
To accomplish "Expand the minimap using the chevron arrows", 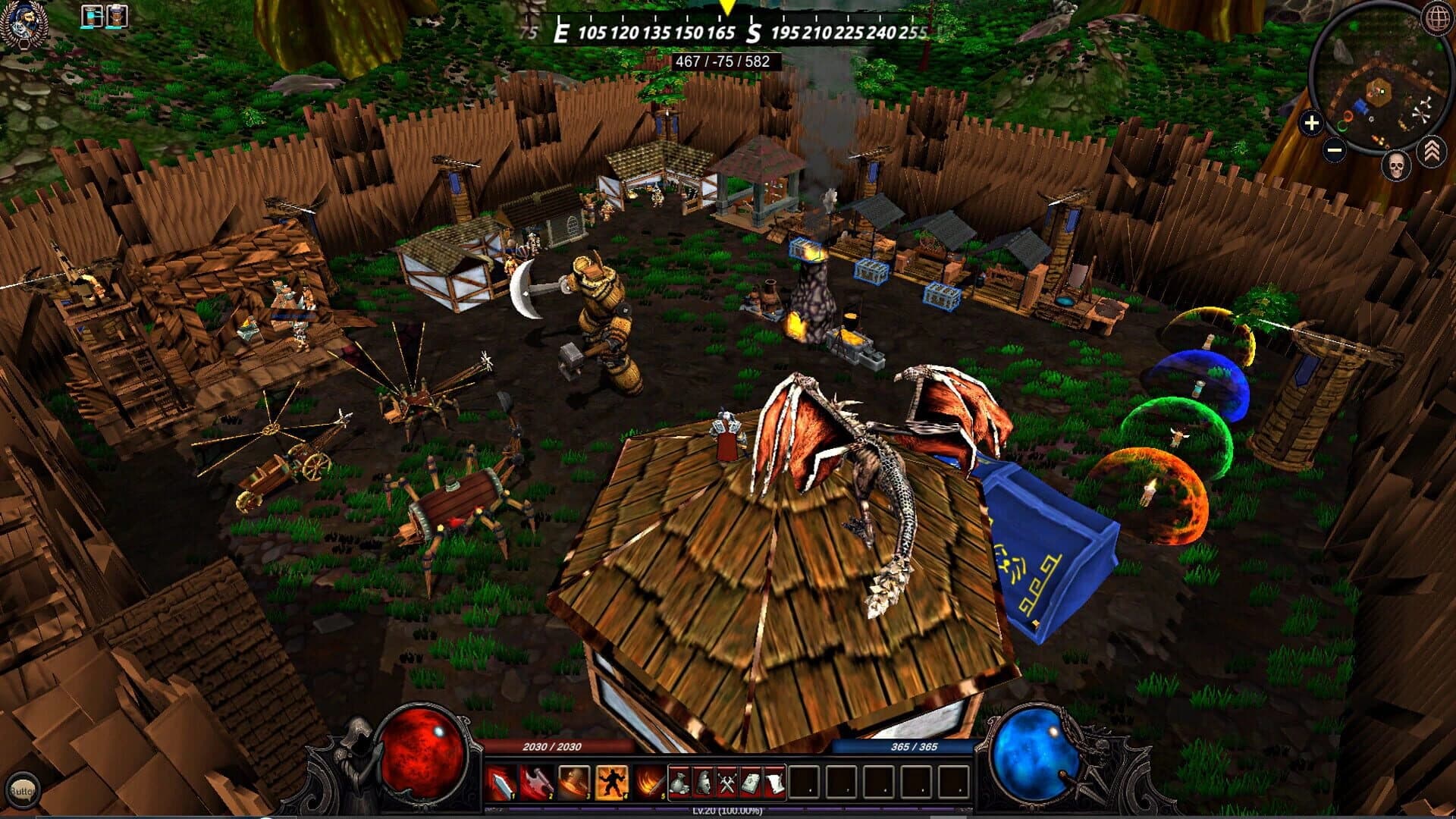I will [1433, 149].
